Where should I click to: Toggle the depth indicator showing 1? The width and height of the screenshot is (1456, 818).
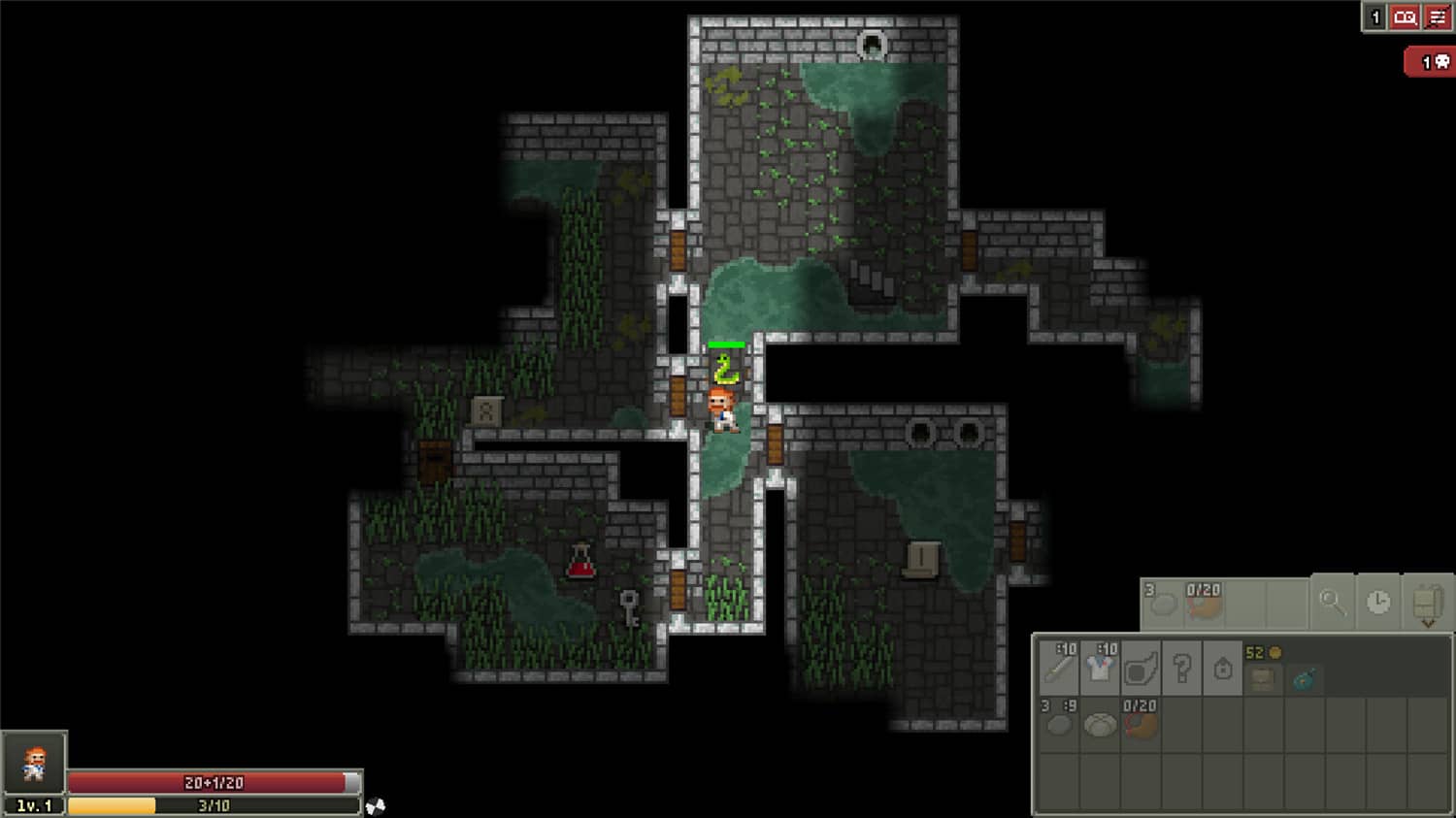click(x=1373, y=16)
